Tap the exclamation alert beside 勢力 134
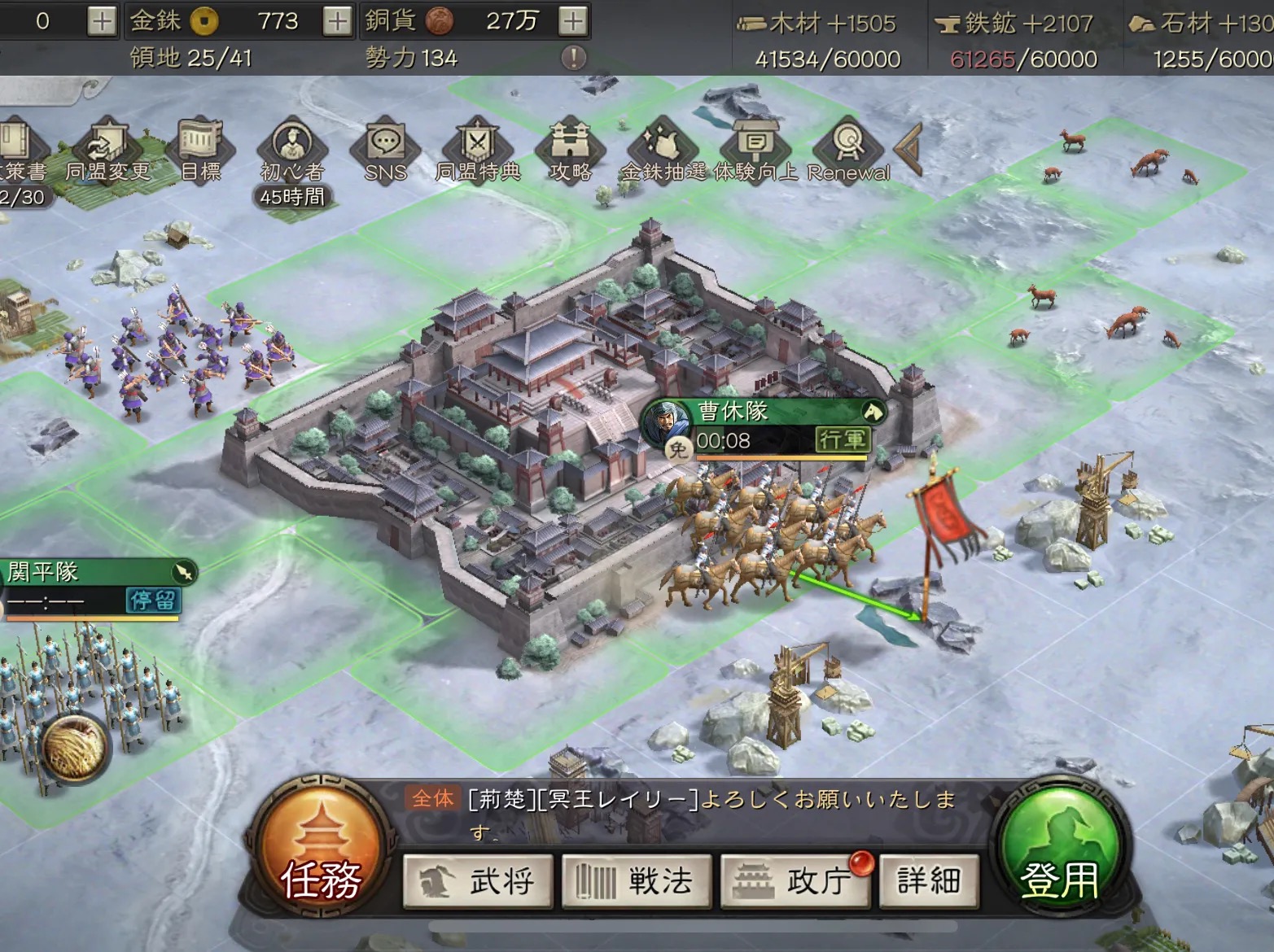1274x952 pixels. coord(574,59)
